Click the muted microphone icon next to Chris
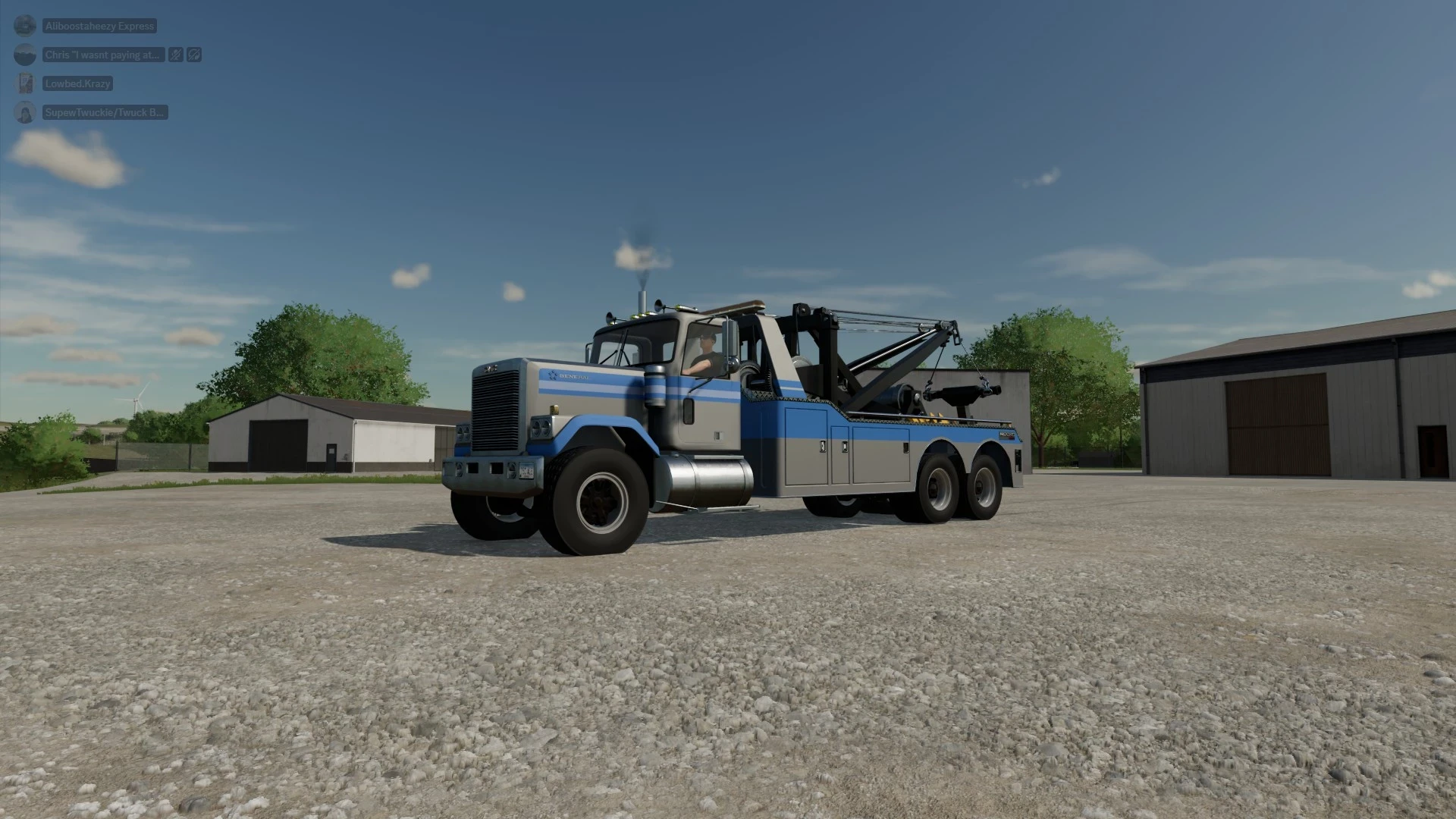Viewport: 1456px width, 819px height. (x=175, y=54)
